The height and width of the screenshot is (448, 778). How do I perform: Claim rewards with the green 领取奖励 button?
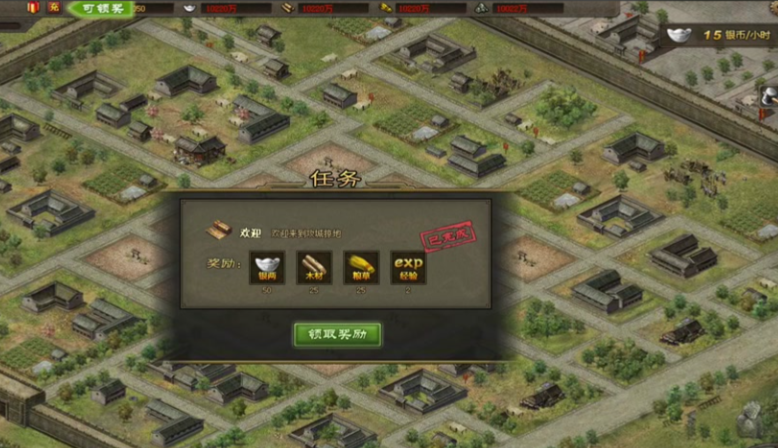(x=337, y=333)
